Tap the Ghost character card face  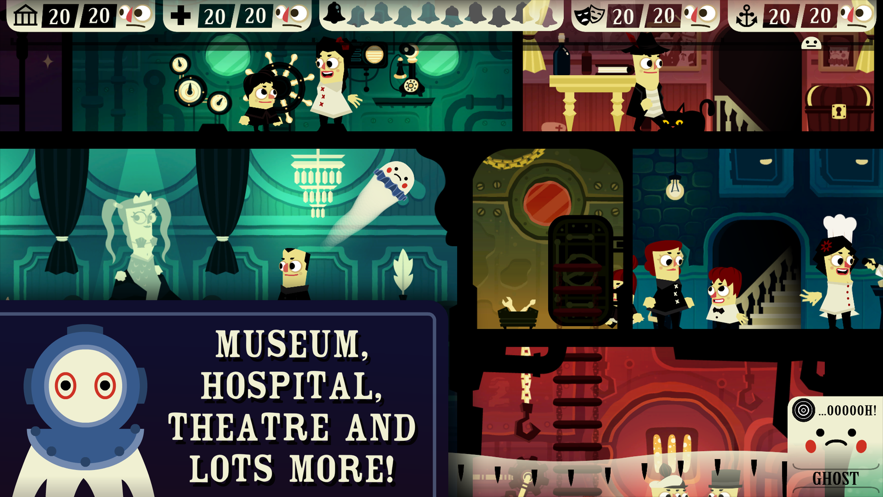pos(835,442)
